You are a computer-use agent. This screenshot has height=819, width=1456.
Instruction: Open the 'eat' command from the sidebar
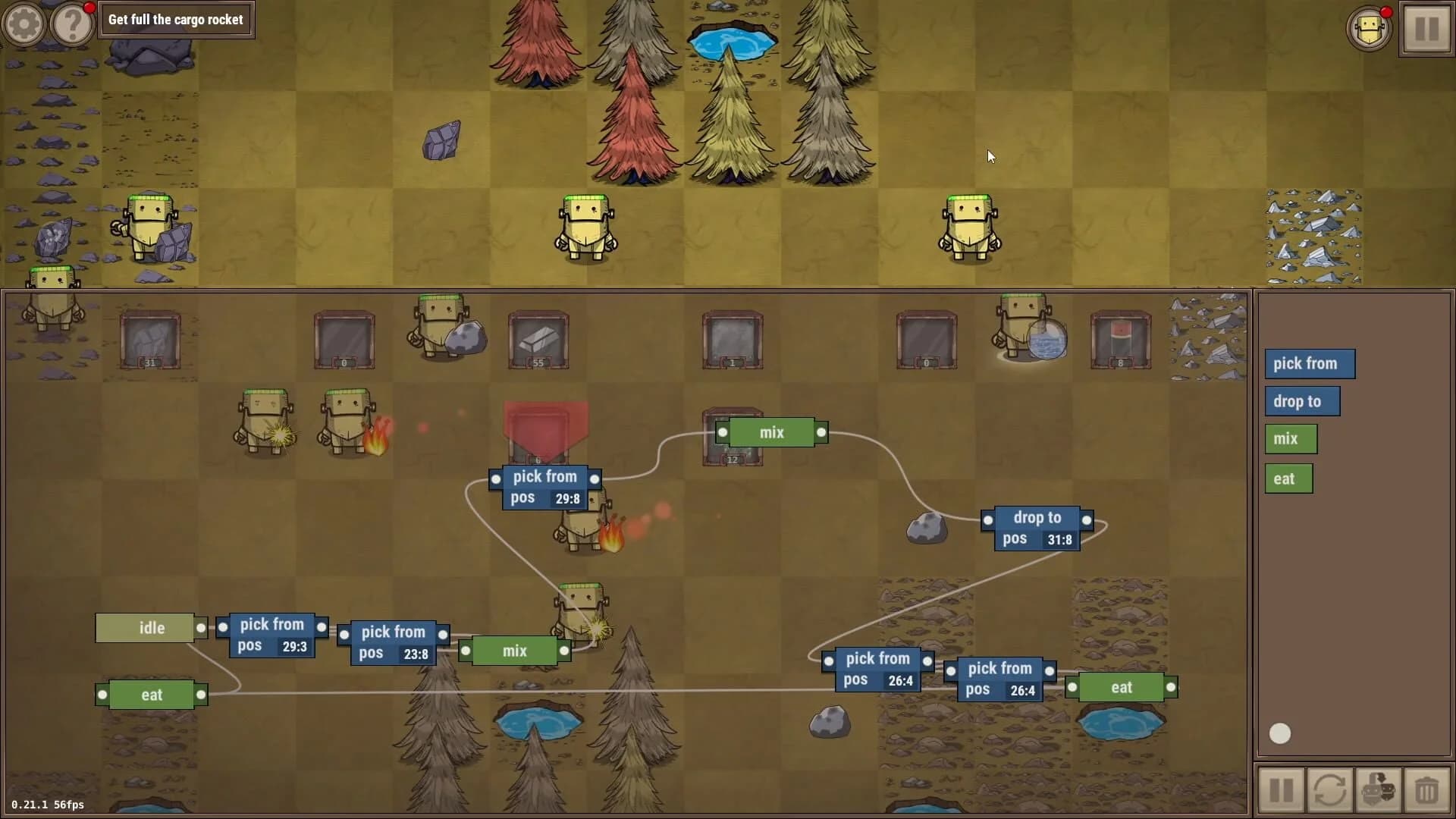(x=1288, y=478)
